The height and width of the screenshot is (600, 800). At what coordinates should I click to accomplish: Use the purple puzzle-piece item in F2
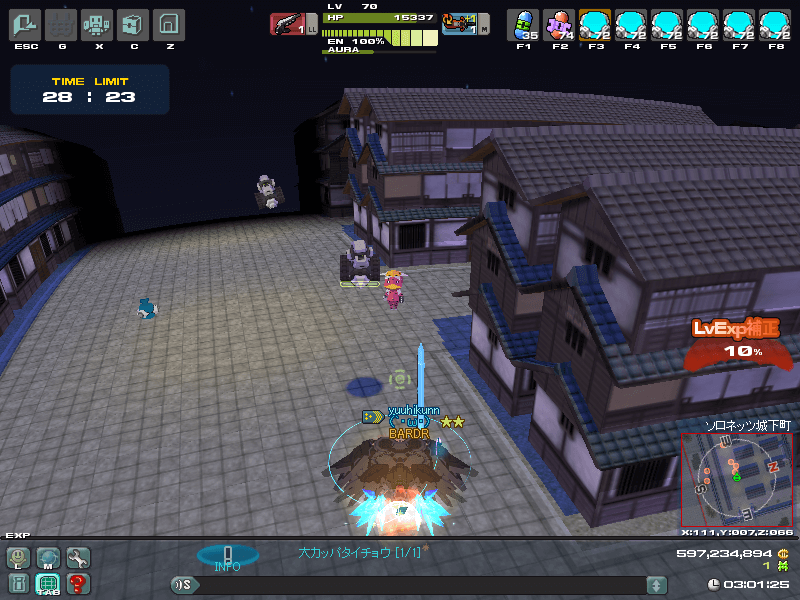(x=559, y=24)
